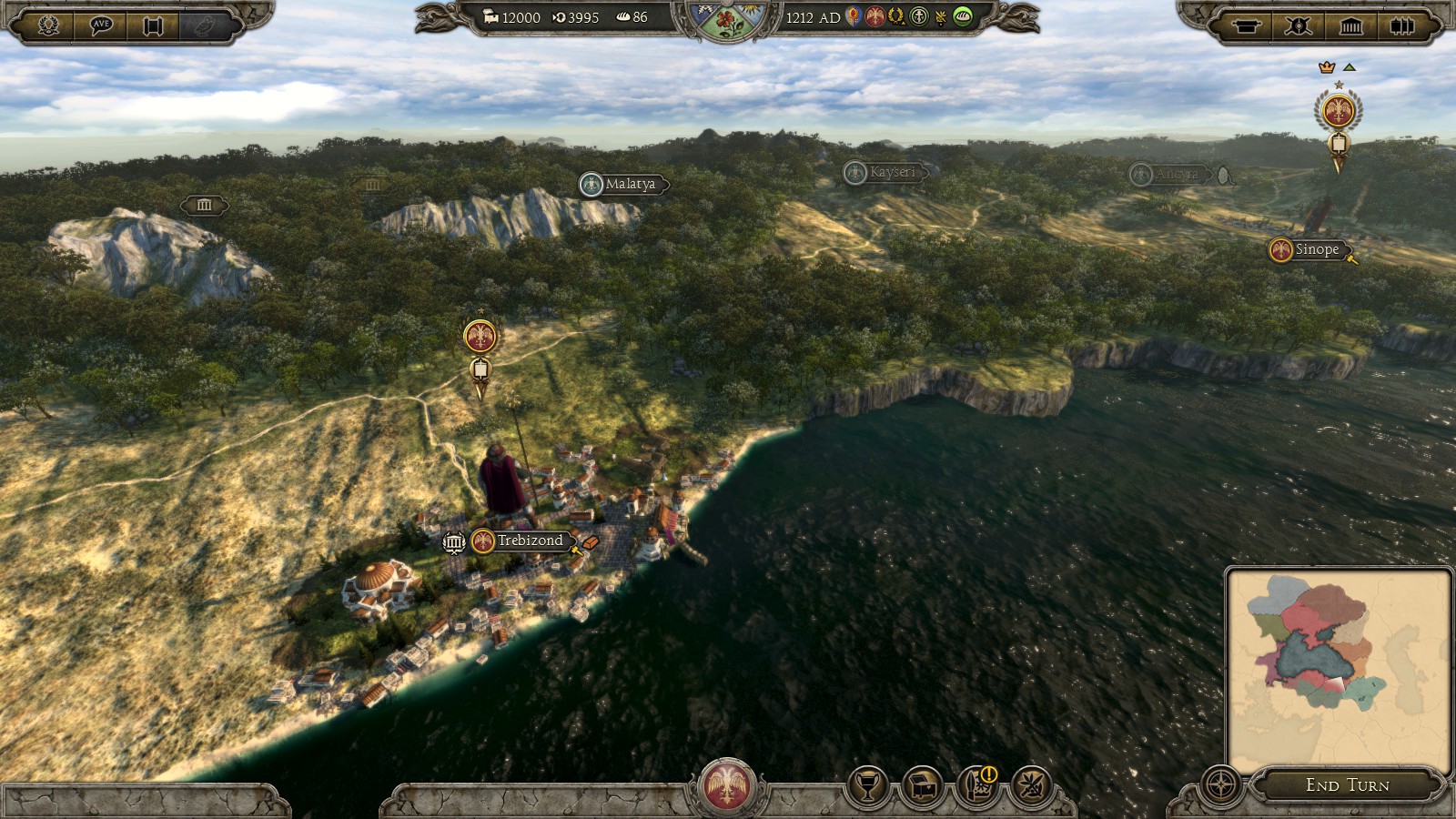
Task: Select the Malatya settlement label
Action: click(x=629, y=184)
